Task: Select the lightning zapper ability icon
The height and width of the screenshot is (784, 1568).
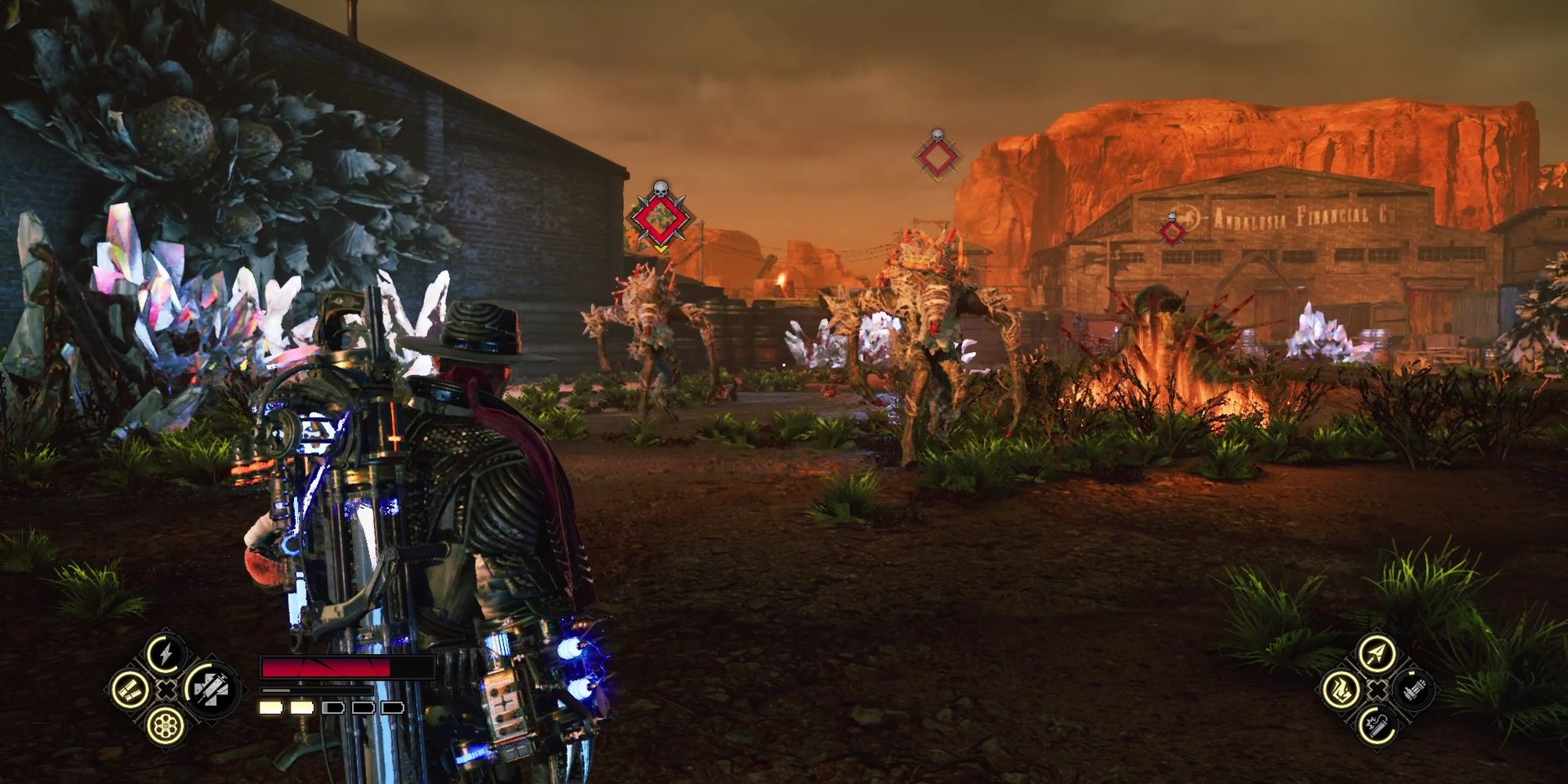Action: click(x=164, y=654)
